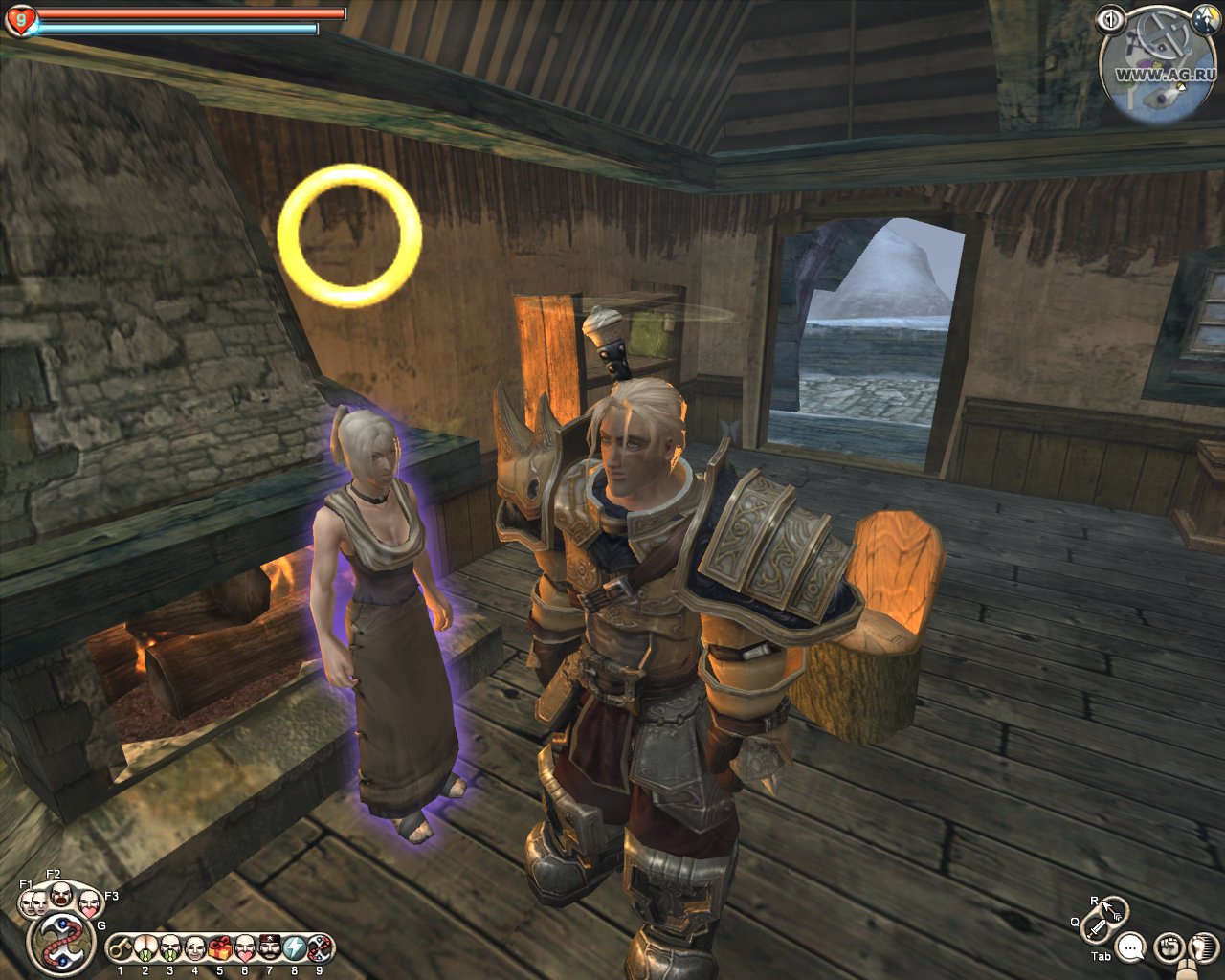Choose the F3 face with heart expression

tap(88, 903)
